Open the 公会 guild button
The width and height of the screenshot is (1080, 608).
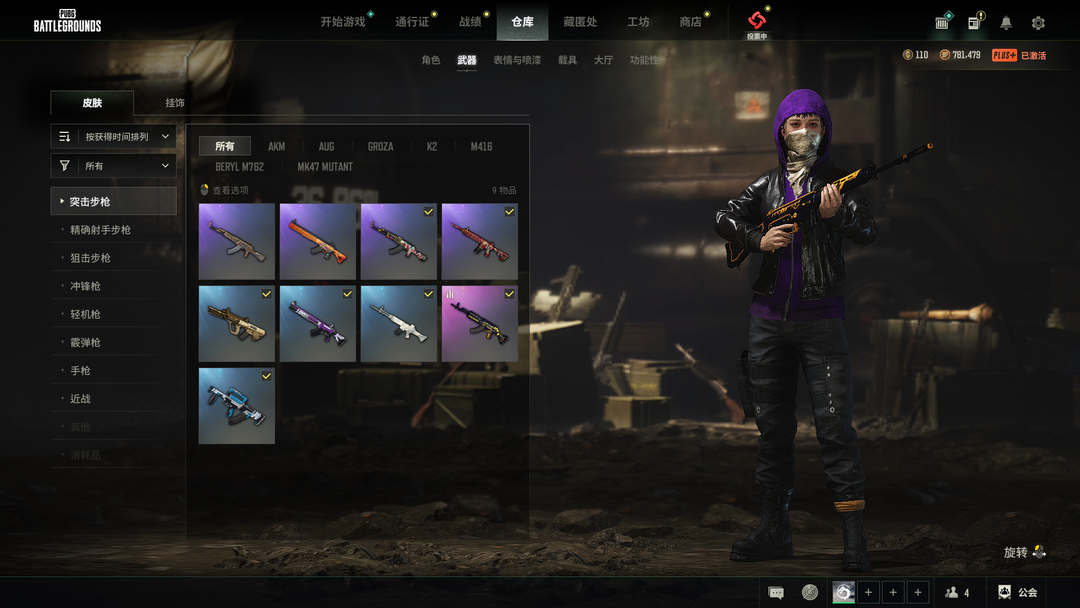pyautogui.click(x=1019, y=593)
